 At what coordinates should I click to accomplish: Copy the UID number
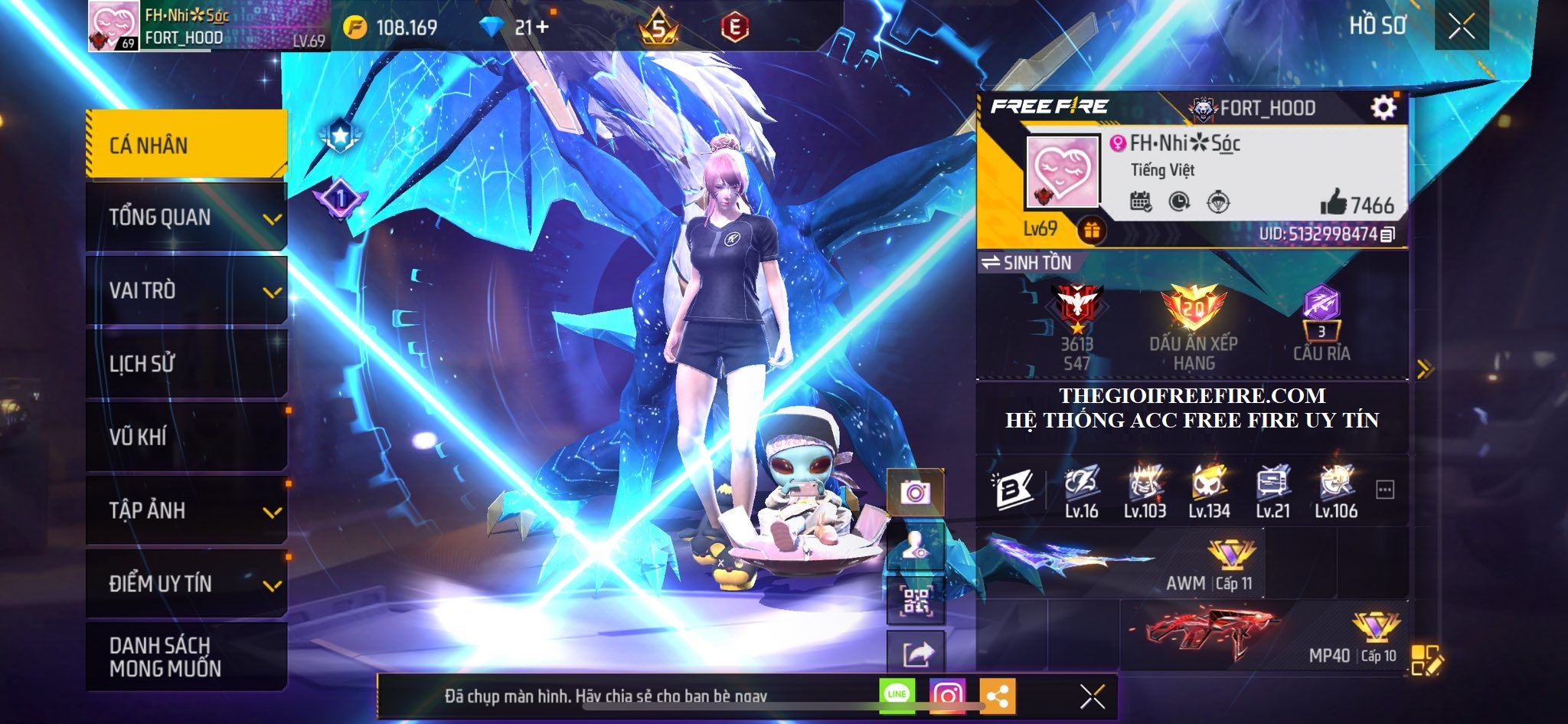point(1387,234)
